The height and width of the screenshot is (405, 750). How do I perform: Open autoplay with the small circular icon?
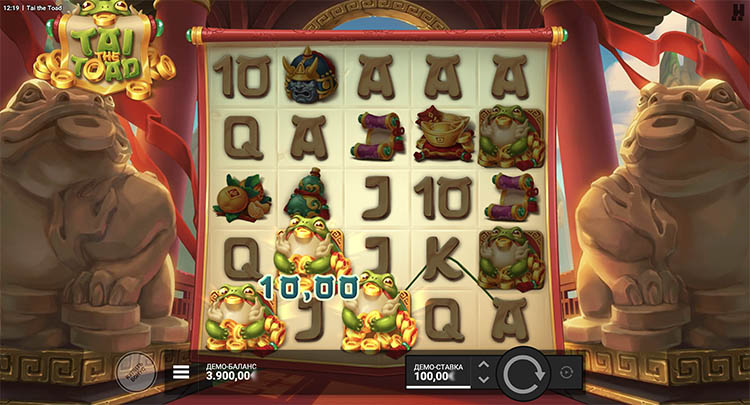coord(568,372)
